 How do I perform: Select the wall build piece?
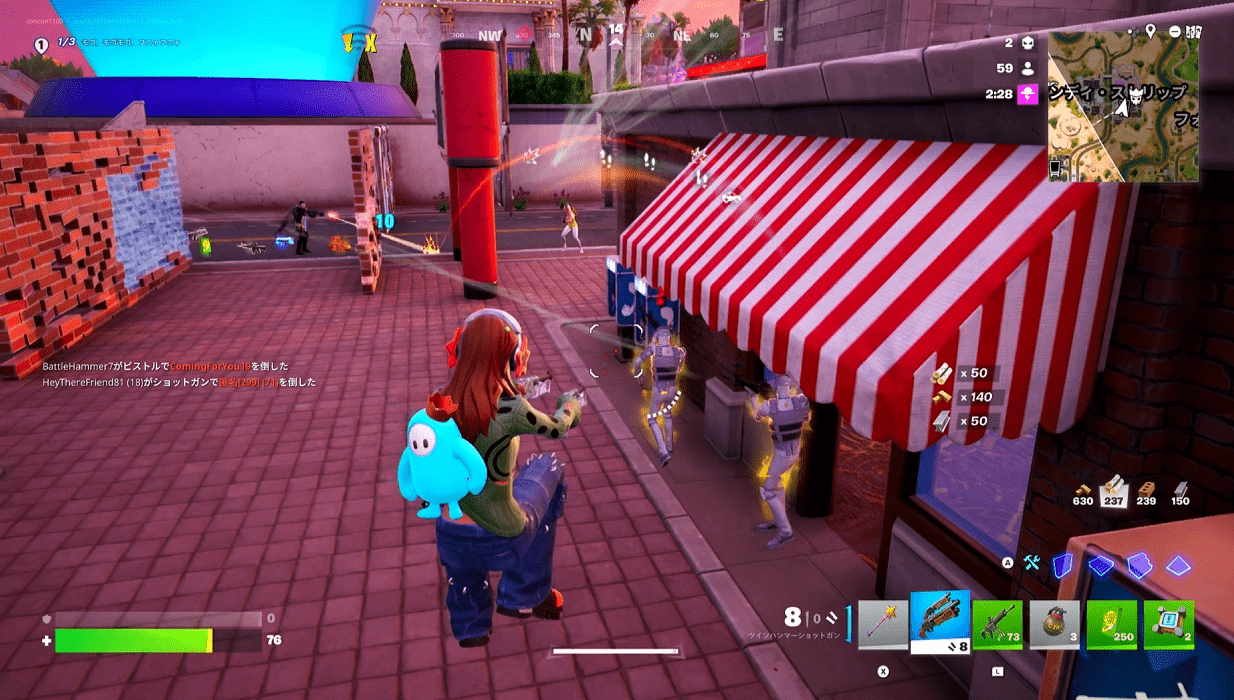[x=1064, y=565]
